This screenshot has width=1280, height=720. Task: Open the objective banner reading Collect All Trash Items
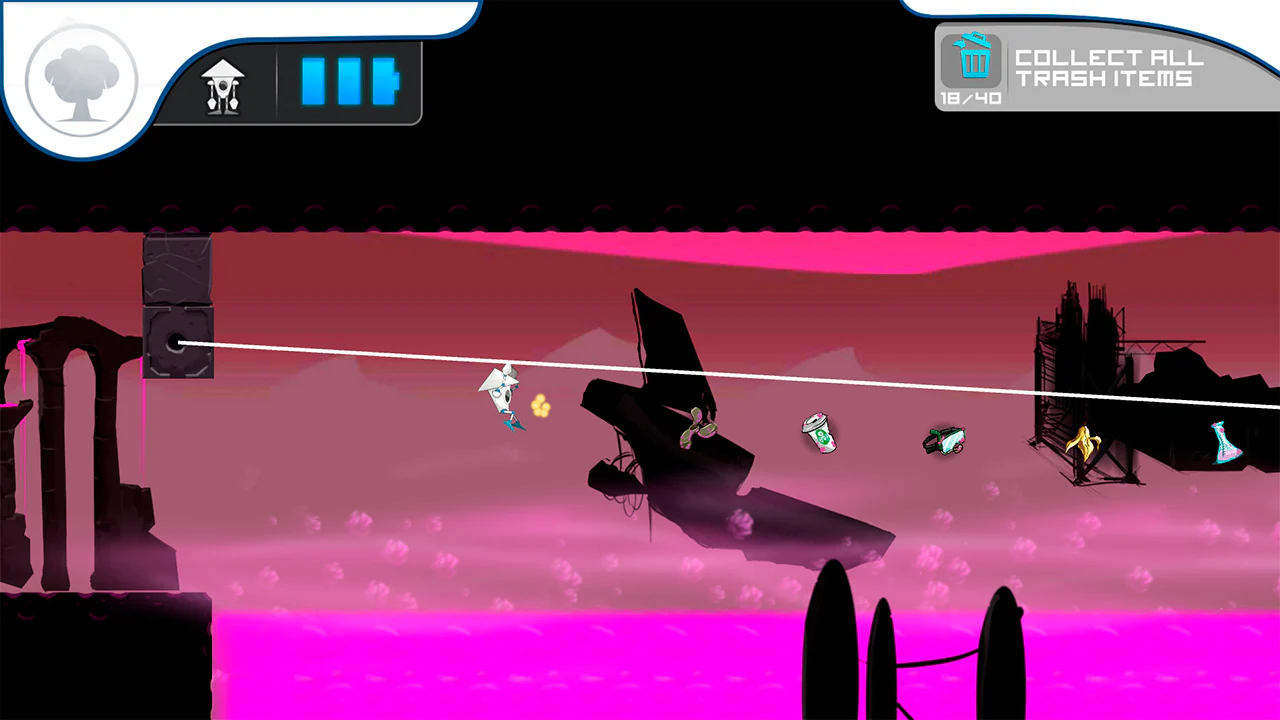[1113, 70]
